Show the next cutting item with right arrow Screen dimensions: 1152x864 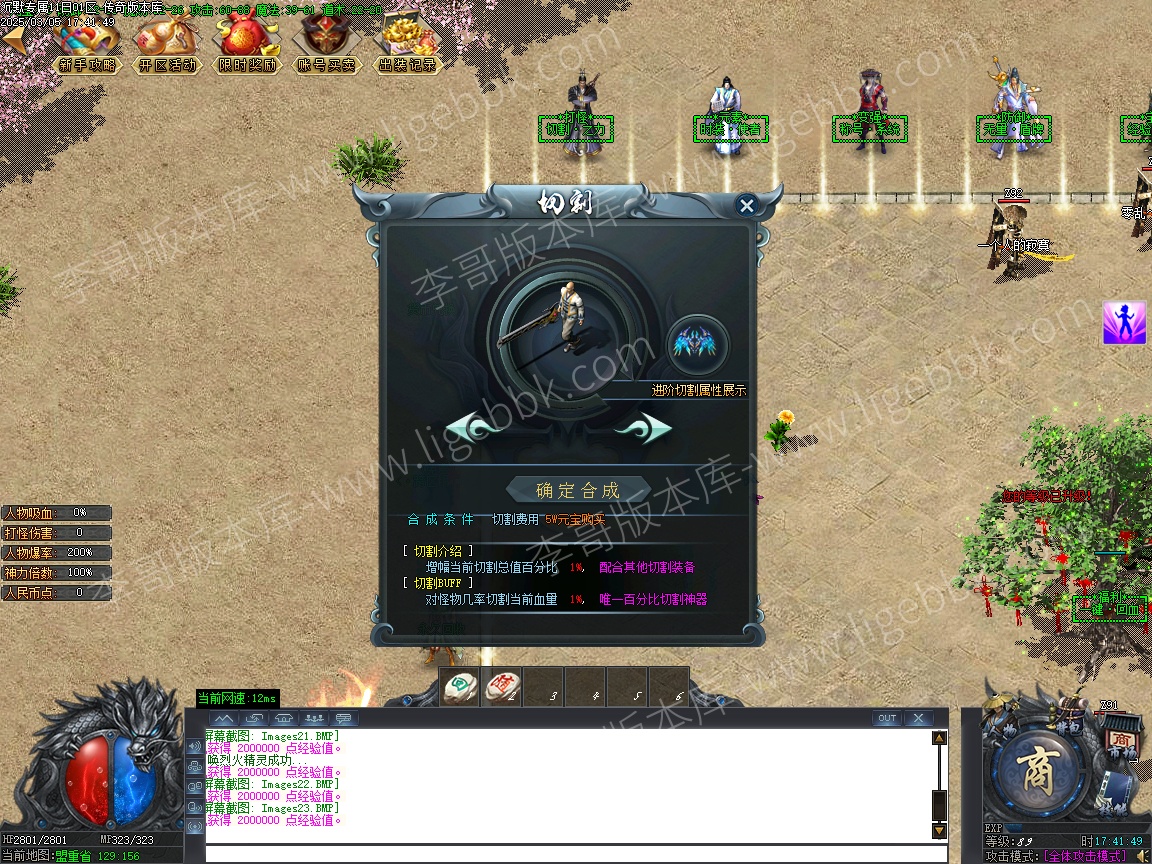click(x=643, y=429)
